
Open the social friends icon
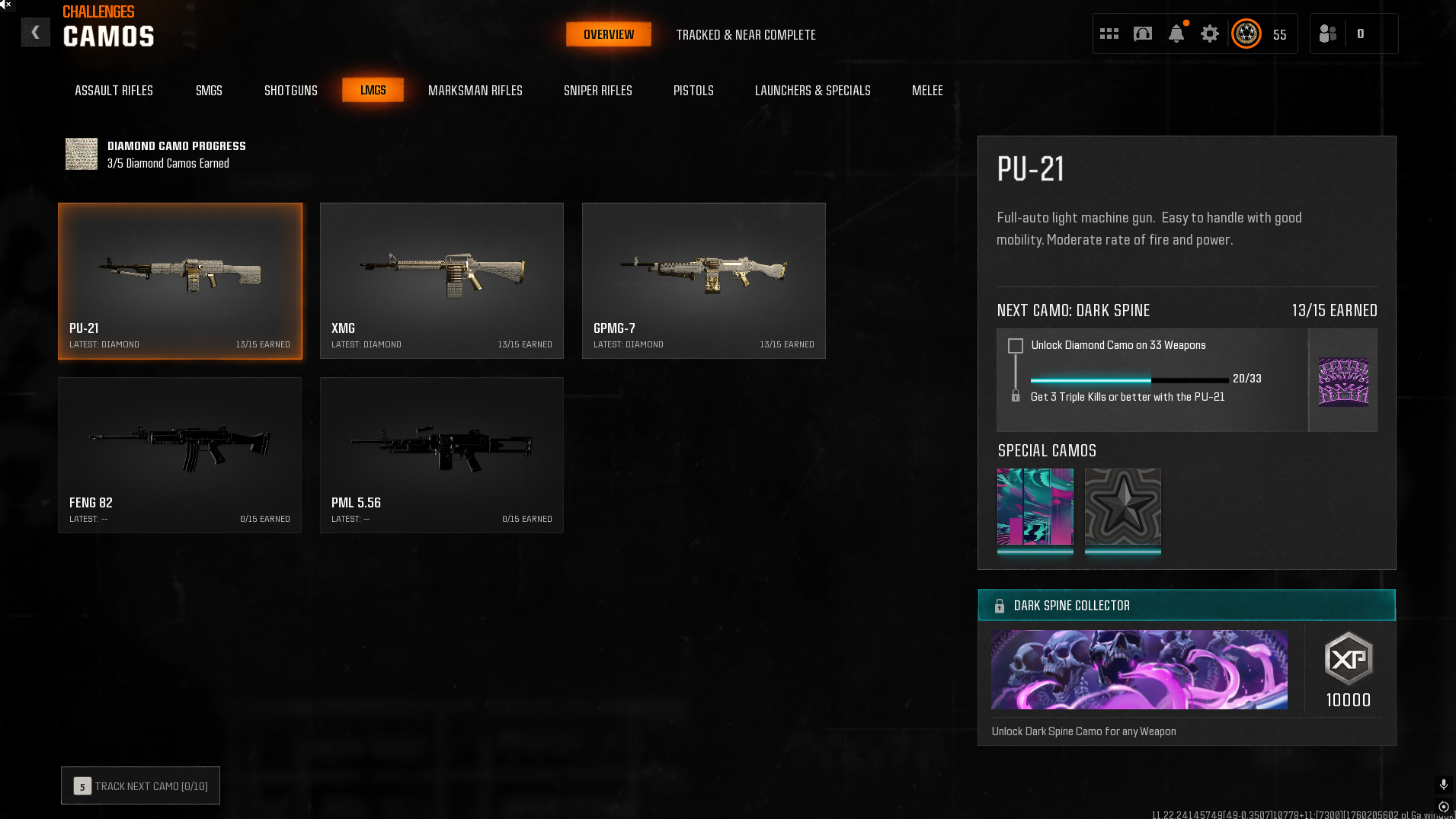click(x=1328, y=34)
